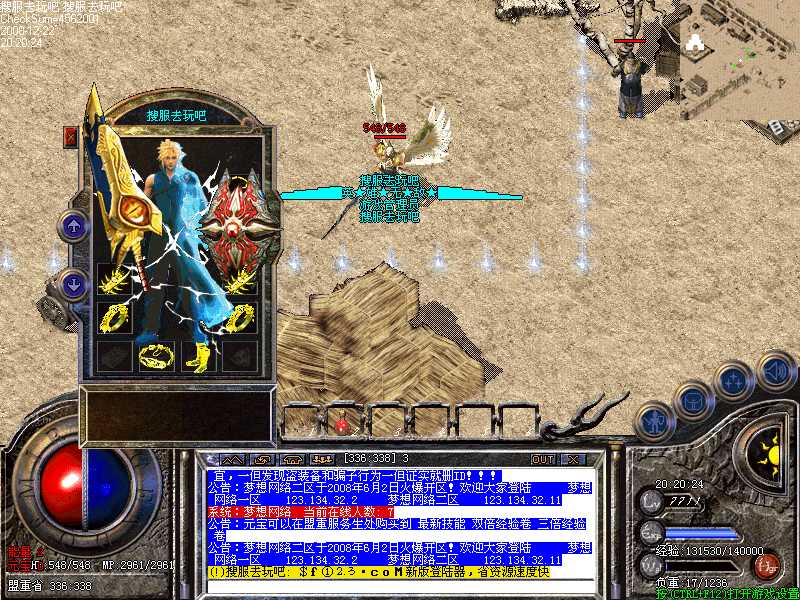Screen dimensions: 800x600
Task: Select the yellow boots equipment slot
Action: pos(198,356)
